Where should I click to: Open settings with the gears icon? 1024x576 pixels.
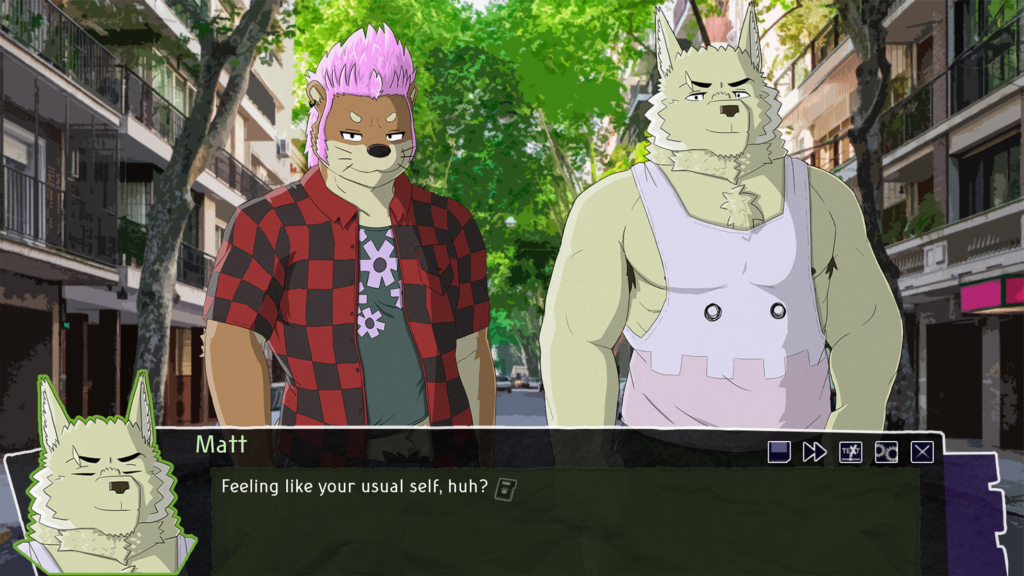click(886, 452)
